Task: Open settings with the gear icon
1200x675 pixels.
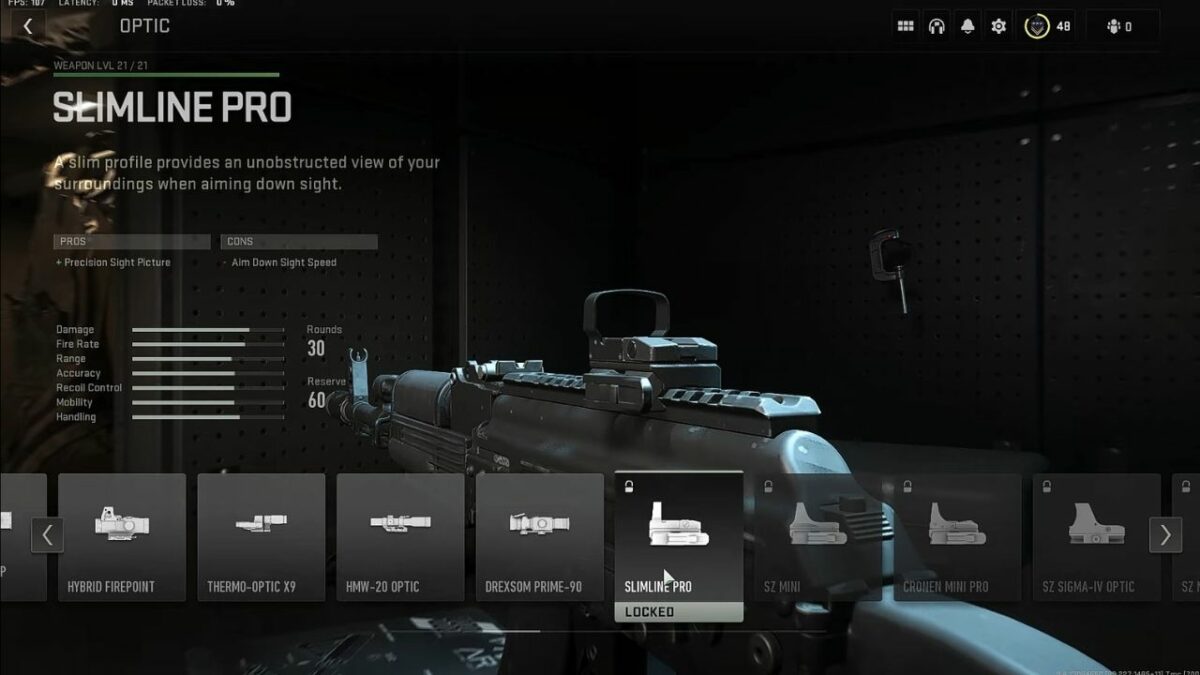Action: pos(998,27)
